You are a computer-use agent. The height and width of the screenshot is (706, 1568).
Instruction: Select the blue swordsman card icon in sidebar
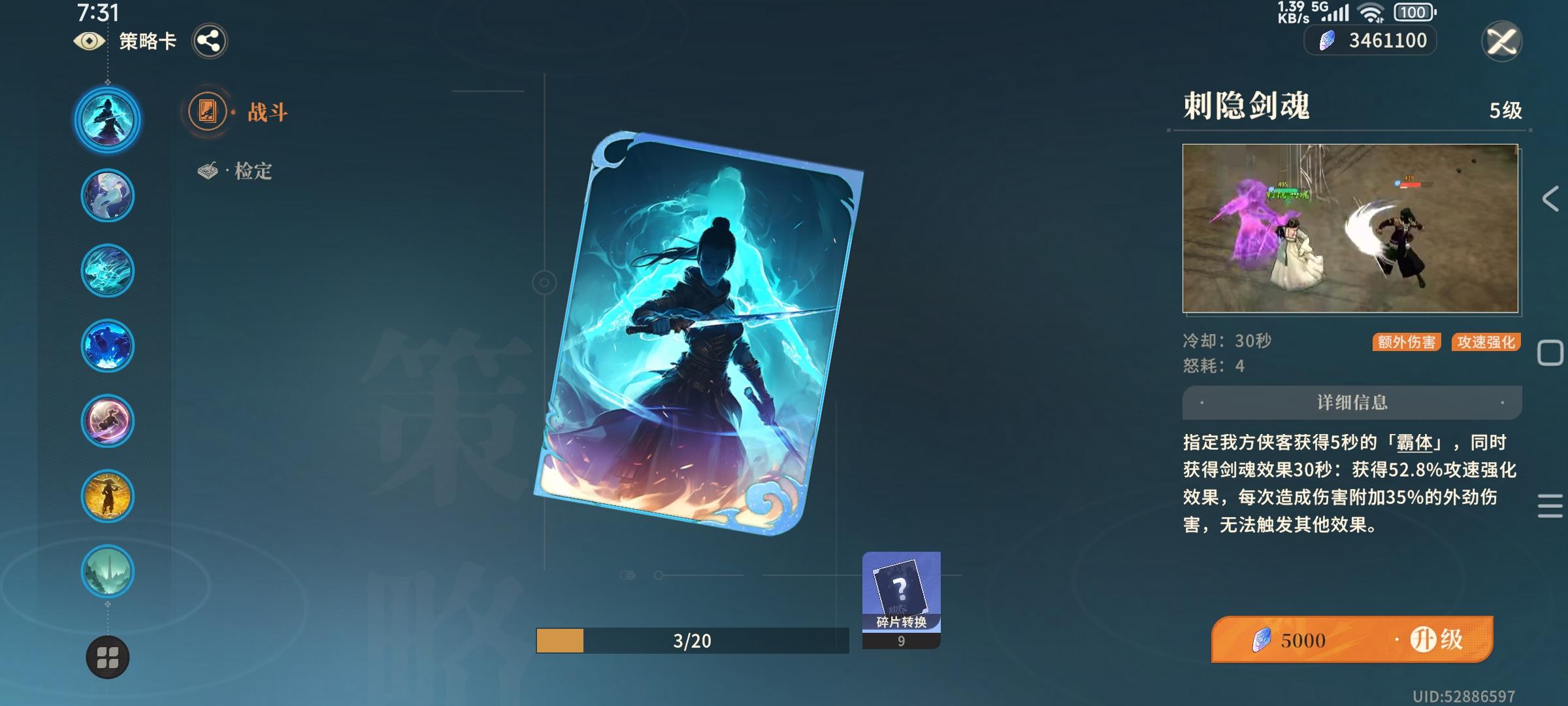(x=107, y=118)
